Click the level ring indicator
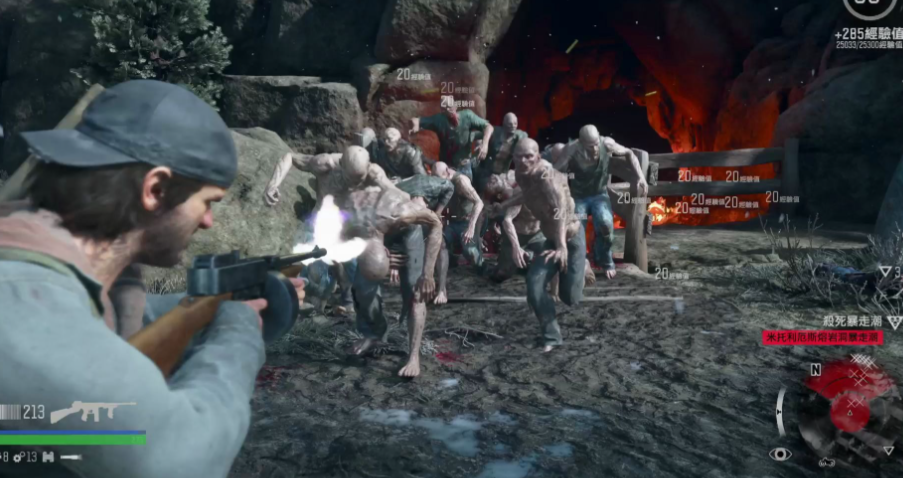This screenshot has width=903, height=478. (868, 8)
